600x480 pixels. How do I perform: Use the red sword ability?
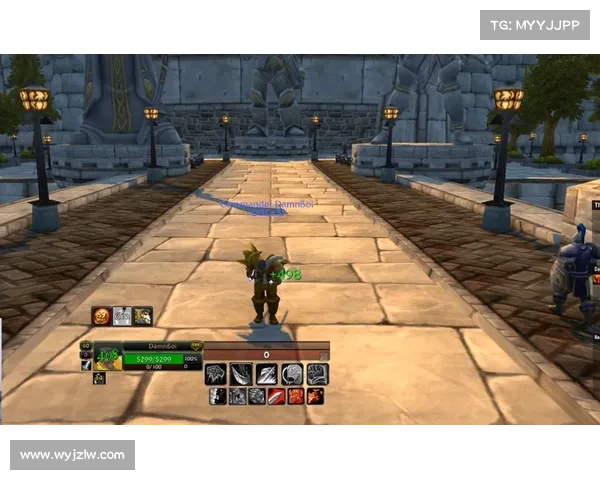(277, 396)
